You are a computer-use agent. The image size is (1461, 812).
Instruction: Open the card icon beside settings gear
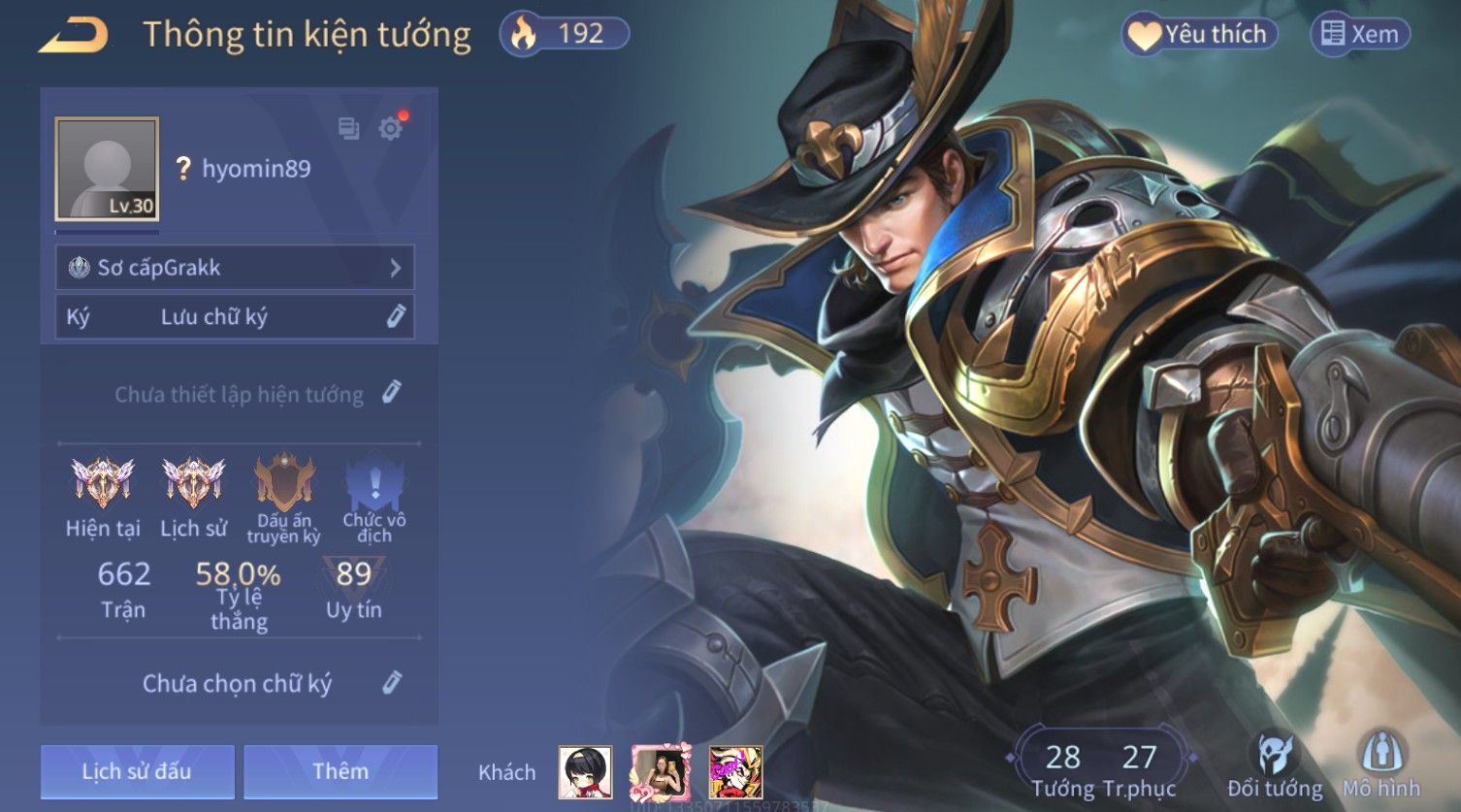tap(348, 129)
